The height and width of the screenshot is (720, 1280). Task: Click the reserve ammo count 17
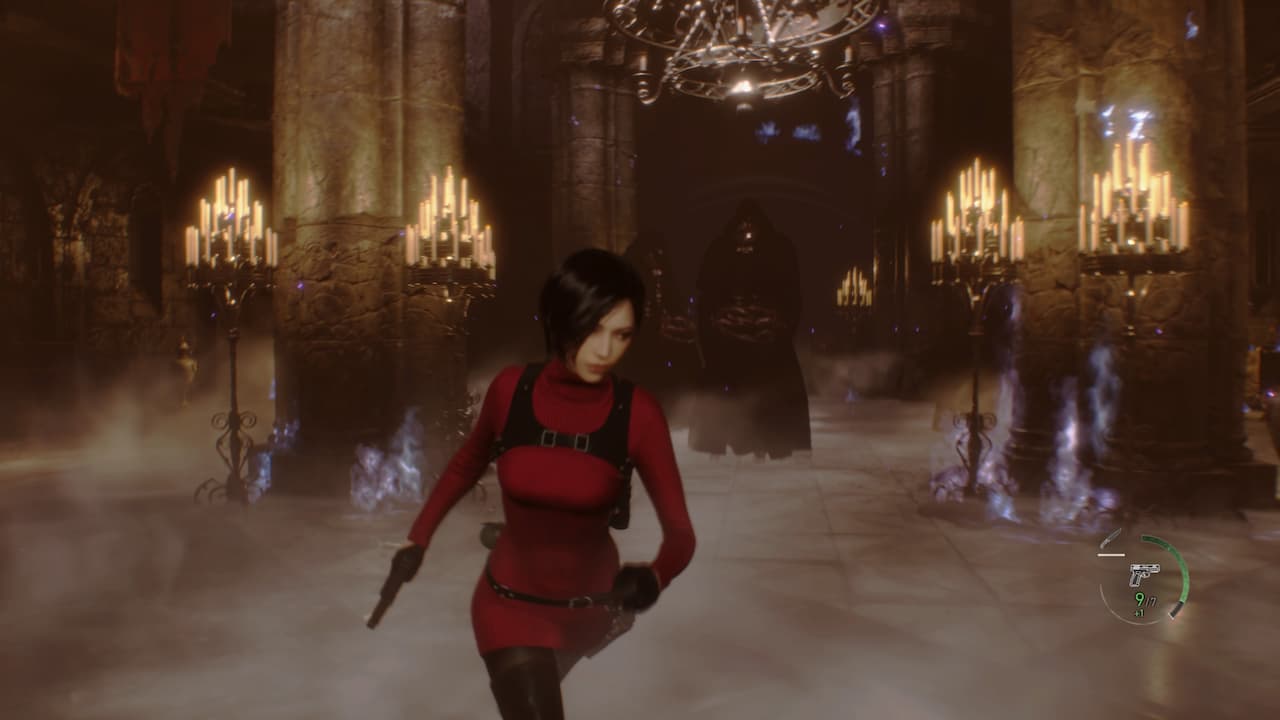point(1152,600)
